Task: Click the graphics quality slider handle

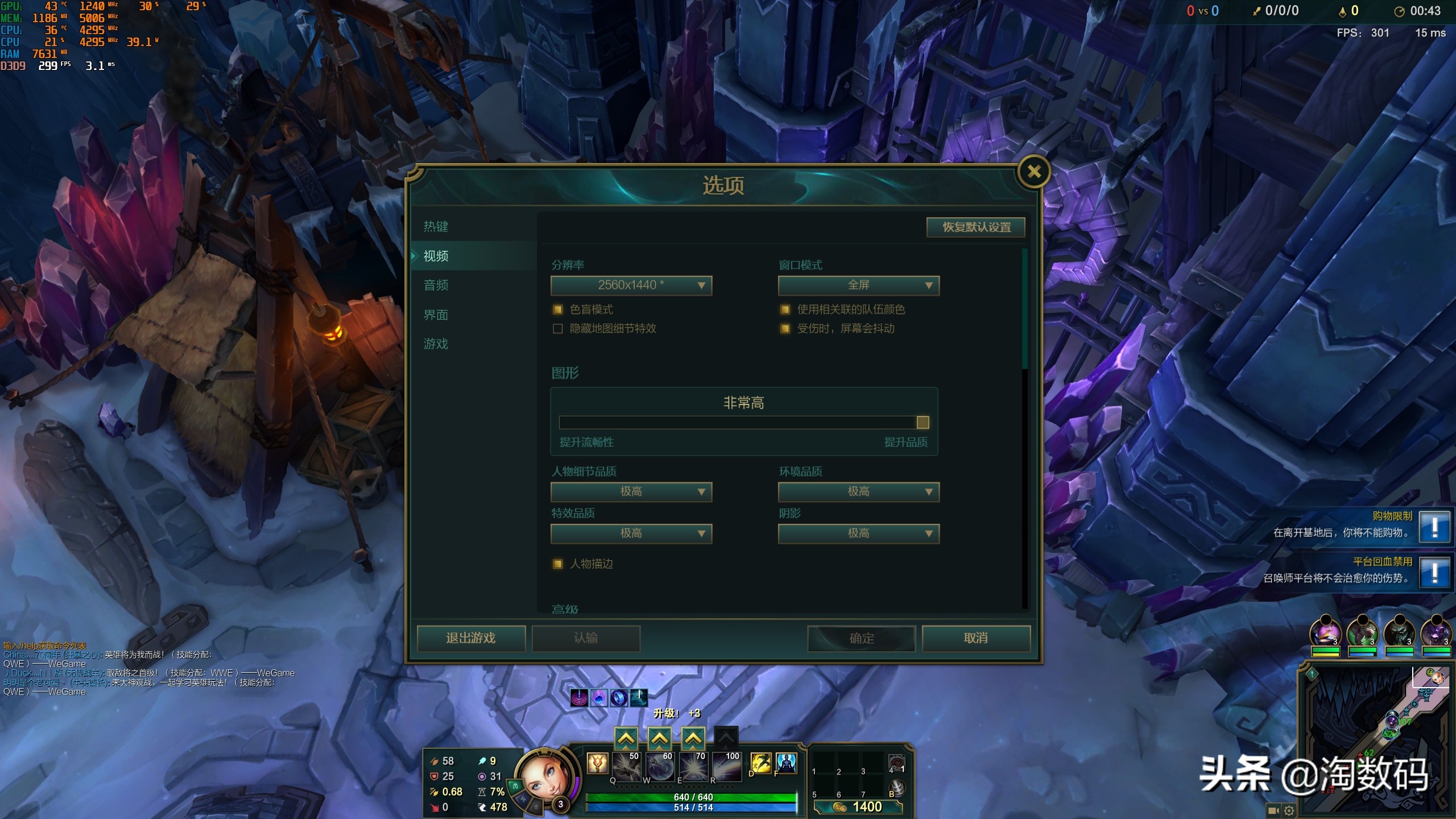Action: (922, 422)
